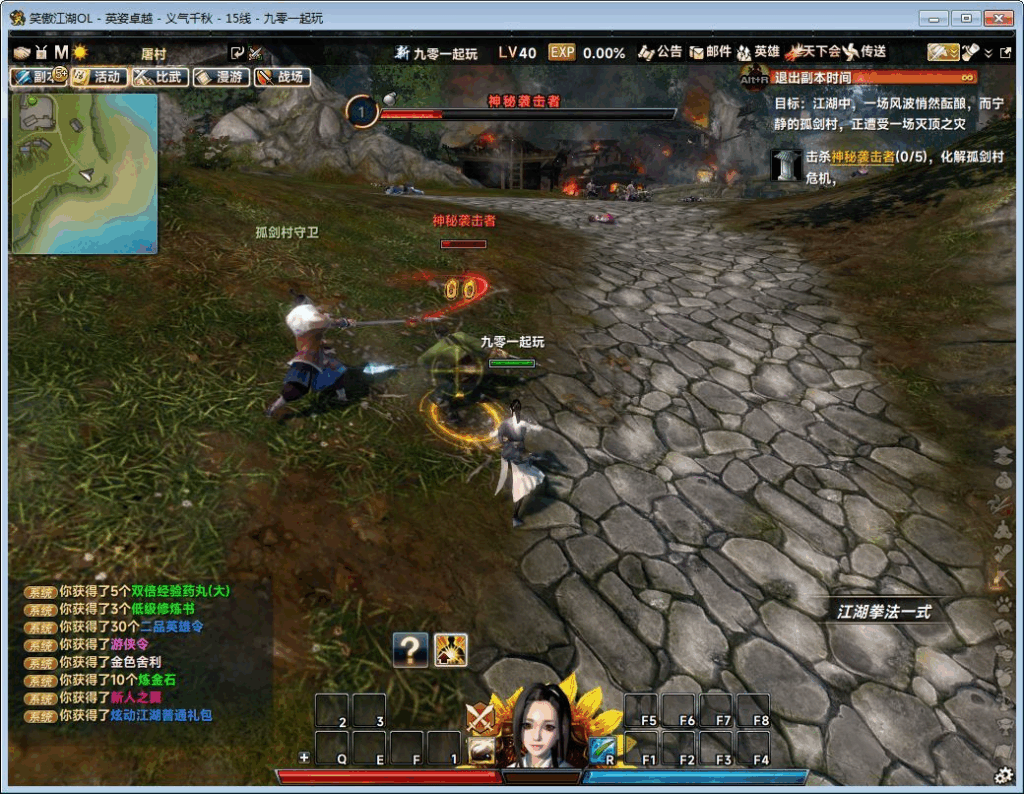
Task: Use the 传送 teleport button
Action: (x=865, y=52)
